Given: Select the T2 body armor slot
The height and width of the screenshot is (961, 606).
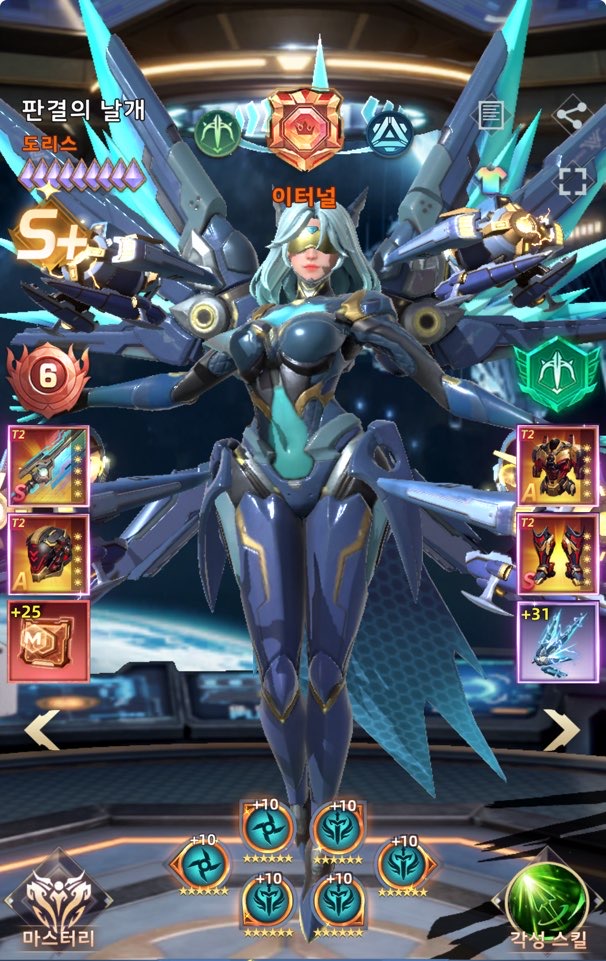Looking at the screenshot, I should click(557, 466).
